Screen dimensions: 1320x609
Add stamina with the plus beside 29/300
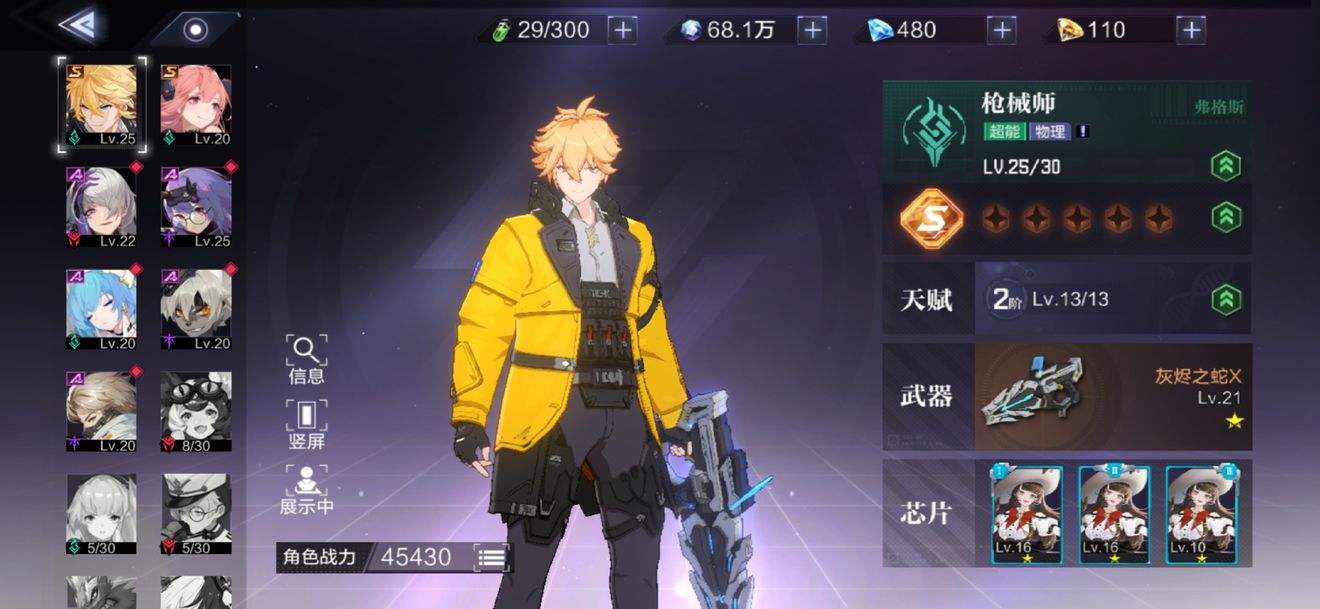(622, 30)
